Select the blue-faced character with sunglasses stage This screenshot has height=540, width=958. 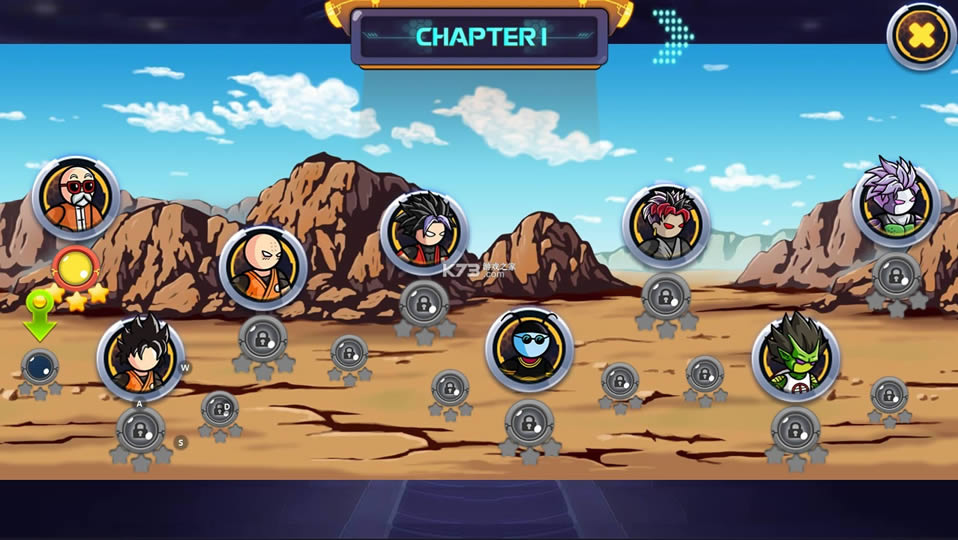[529, 349]
